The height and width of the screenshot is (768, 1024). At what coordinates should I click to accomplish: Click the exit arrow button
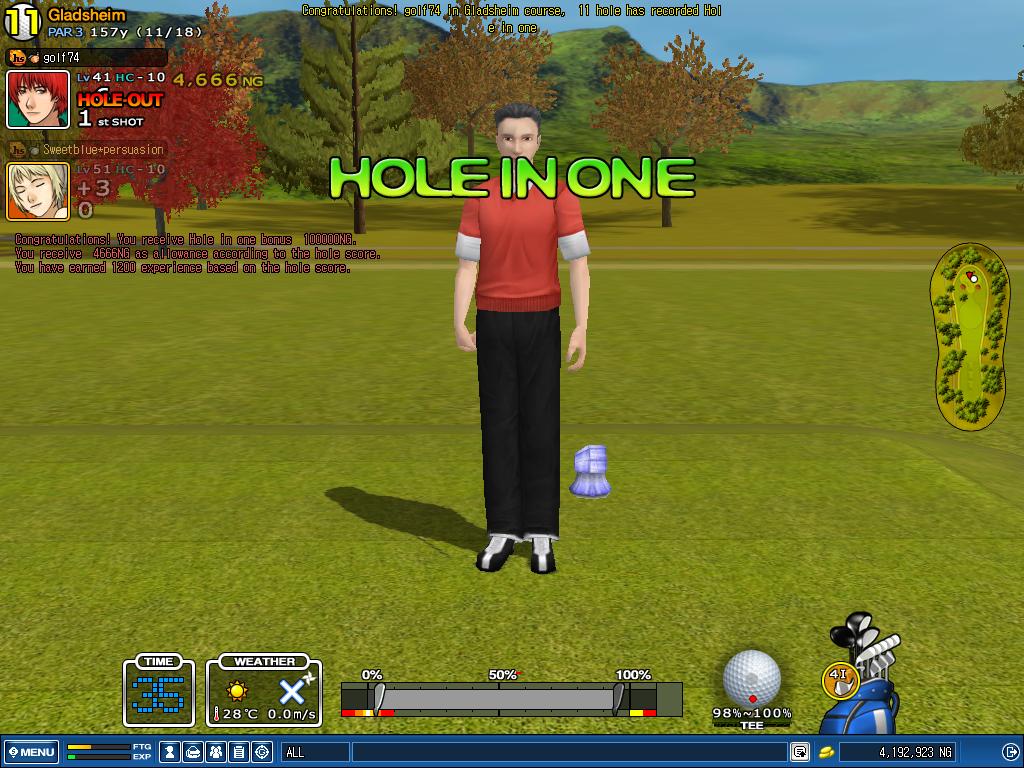1011,752
